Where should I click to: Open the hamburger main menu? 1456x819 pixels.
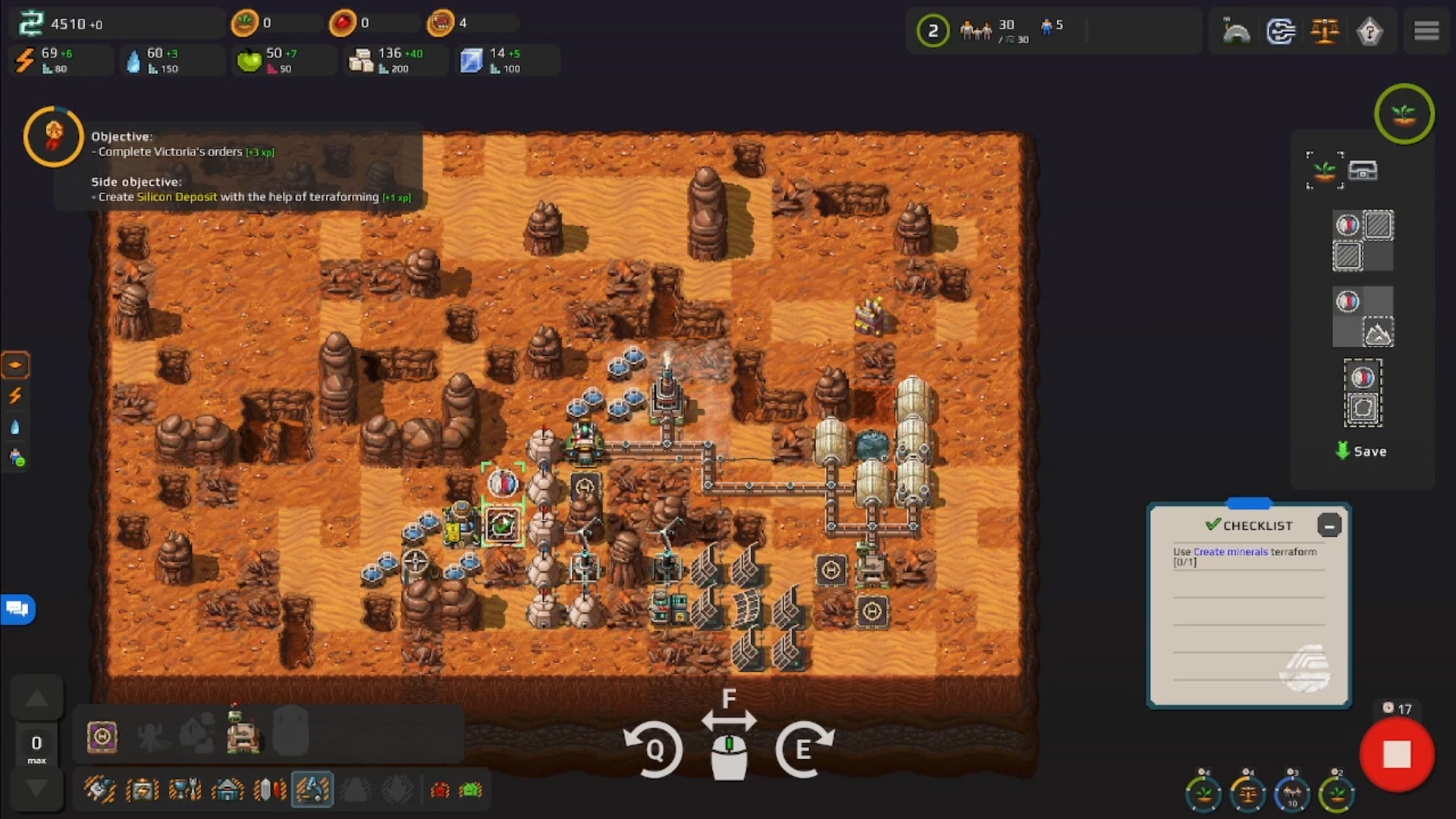coord(1426,30)
